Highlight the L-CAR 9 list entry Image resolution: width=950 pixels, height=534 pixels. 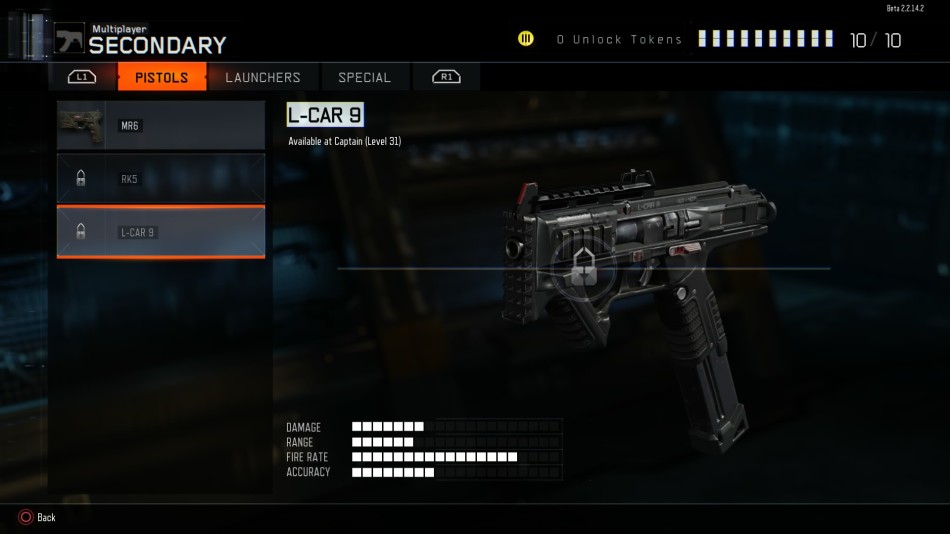pos(161,232)
